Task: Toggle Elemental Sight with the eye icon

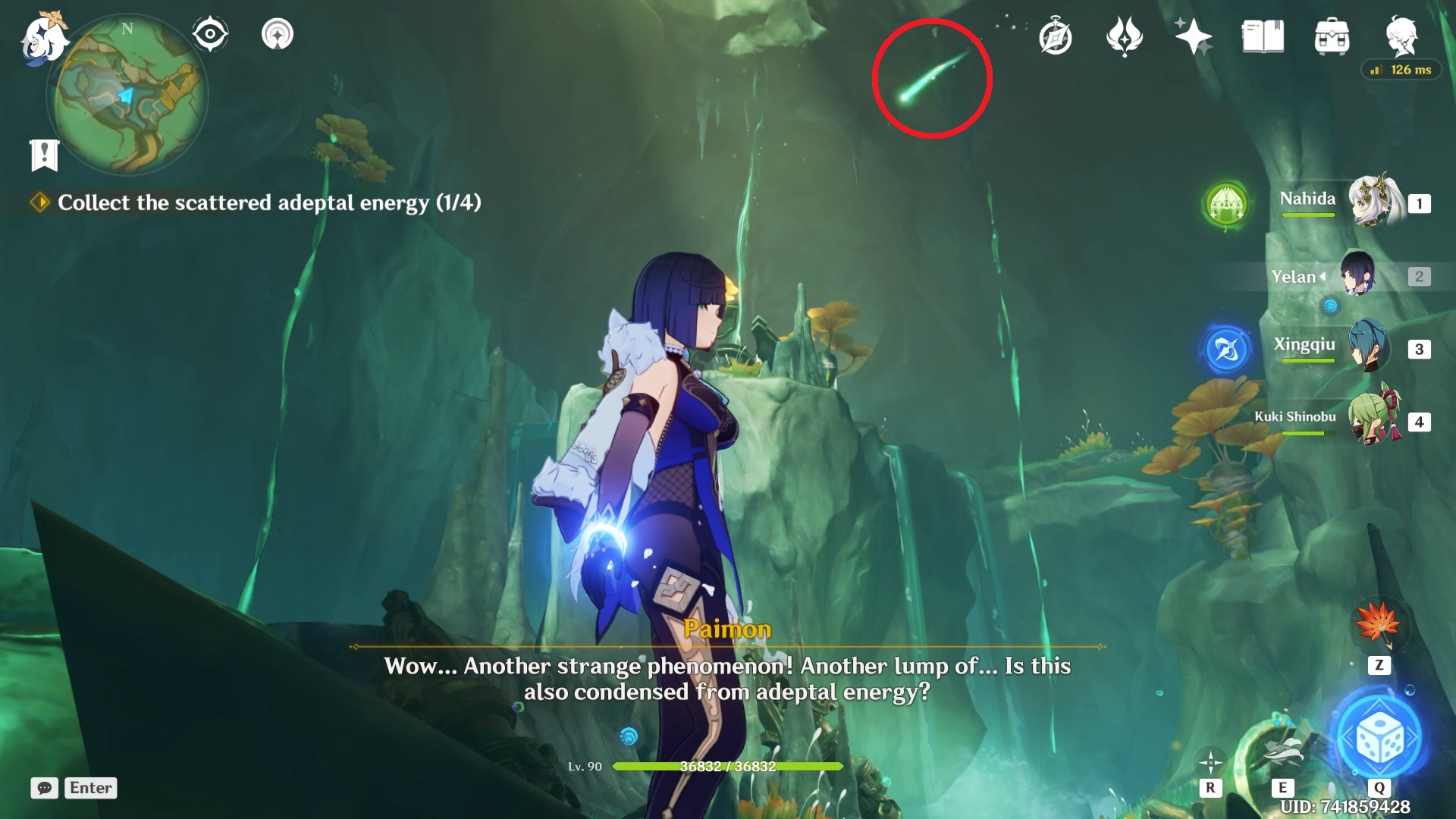Action: (x=209, y=32)
